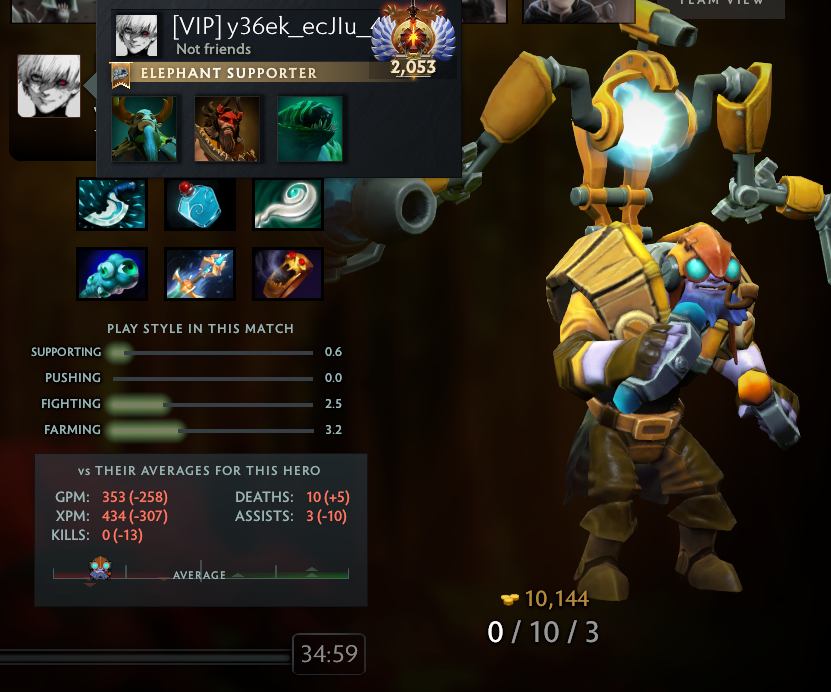Click the blue eyed-creature item slot

pyautogui.click(x=112, y=274)
